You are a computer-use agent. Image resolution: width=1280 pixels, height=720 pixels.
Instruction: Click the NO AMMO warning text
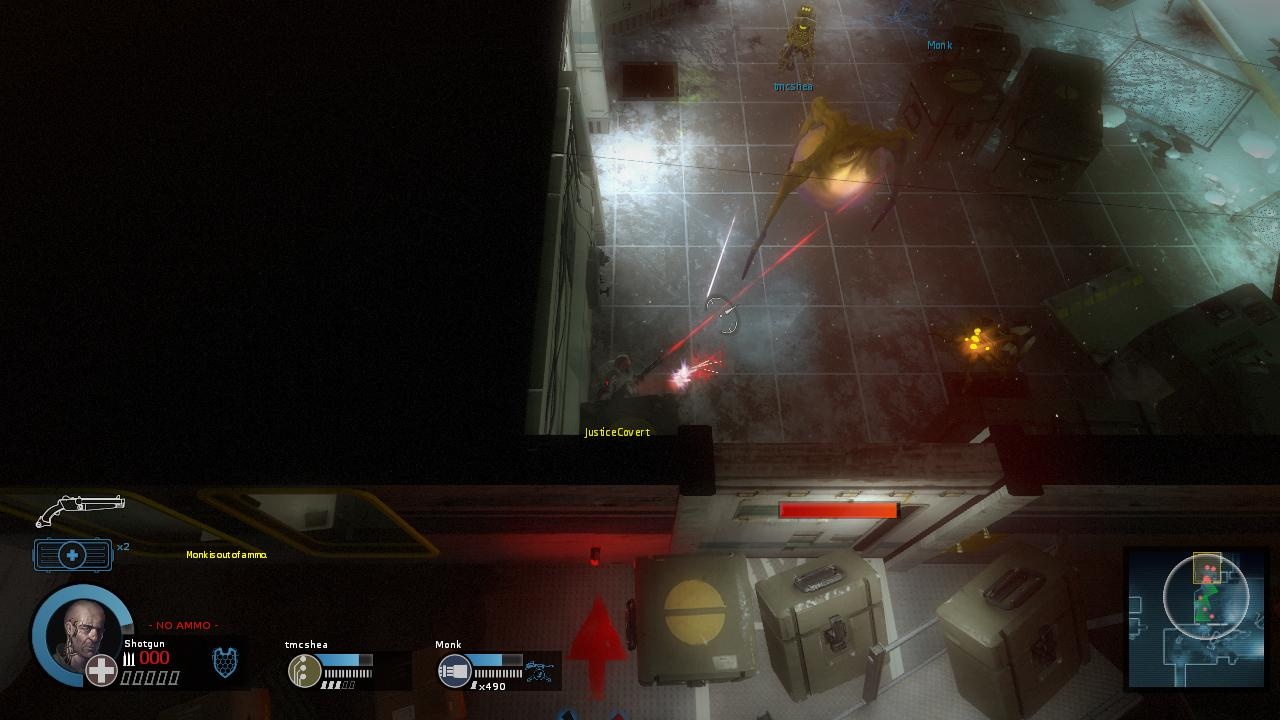pyautogui.click(x=180, y=625)
